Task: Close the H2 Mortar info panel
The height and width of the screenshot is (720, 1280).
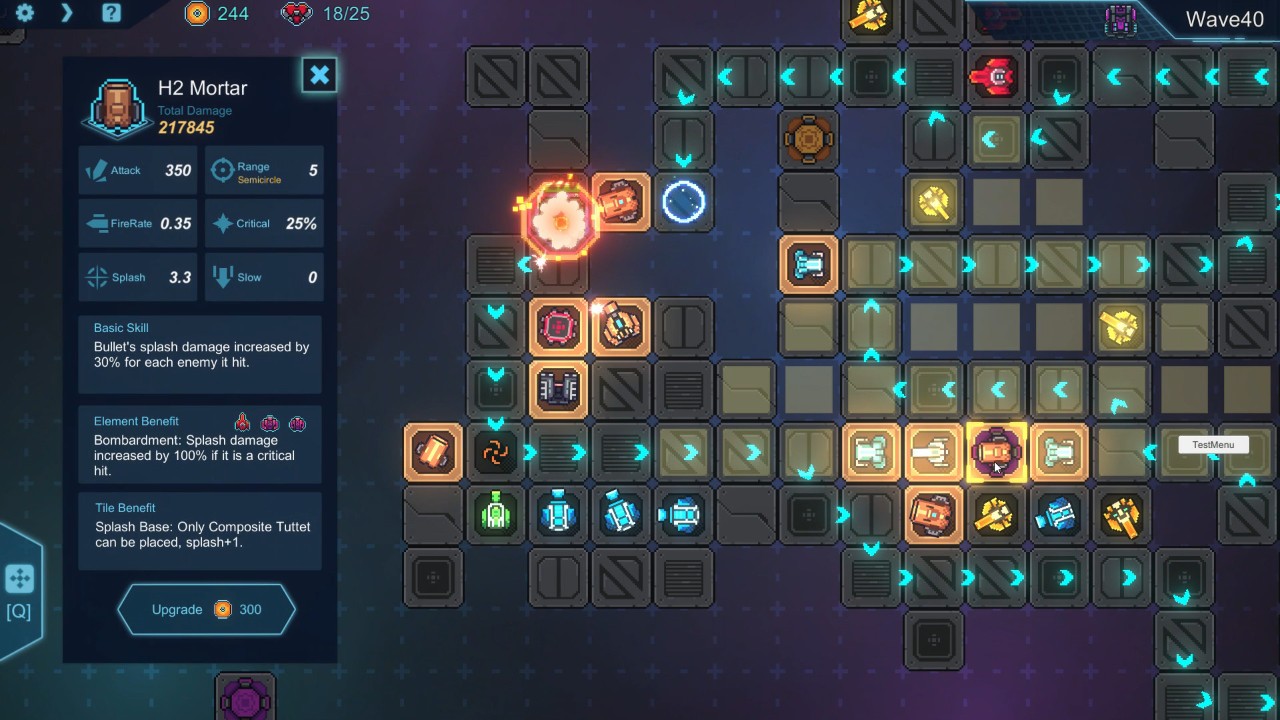Action: (319, 75)
